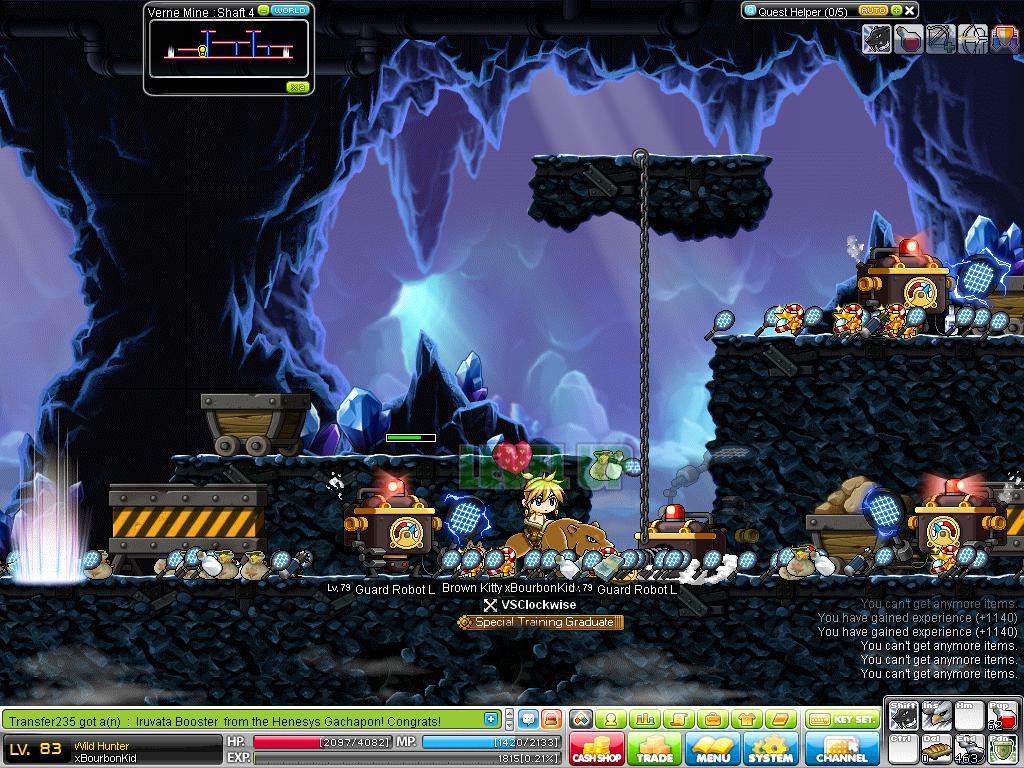The image size is (1024, 768).
Task: Expand the chat window with the plus button
Action: (x=491, y=719)
